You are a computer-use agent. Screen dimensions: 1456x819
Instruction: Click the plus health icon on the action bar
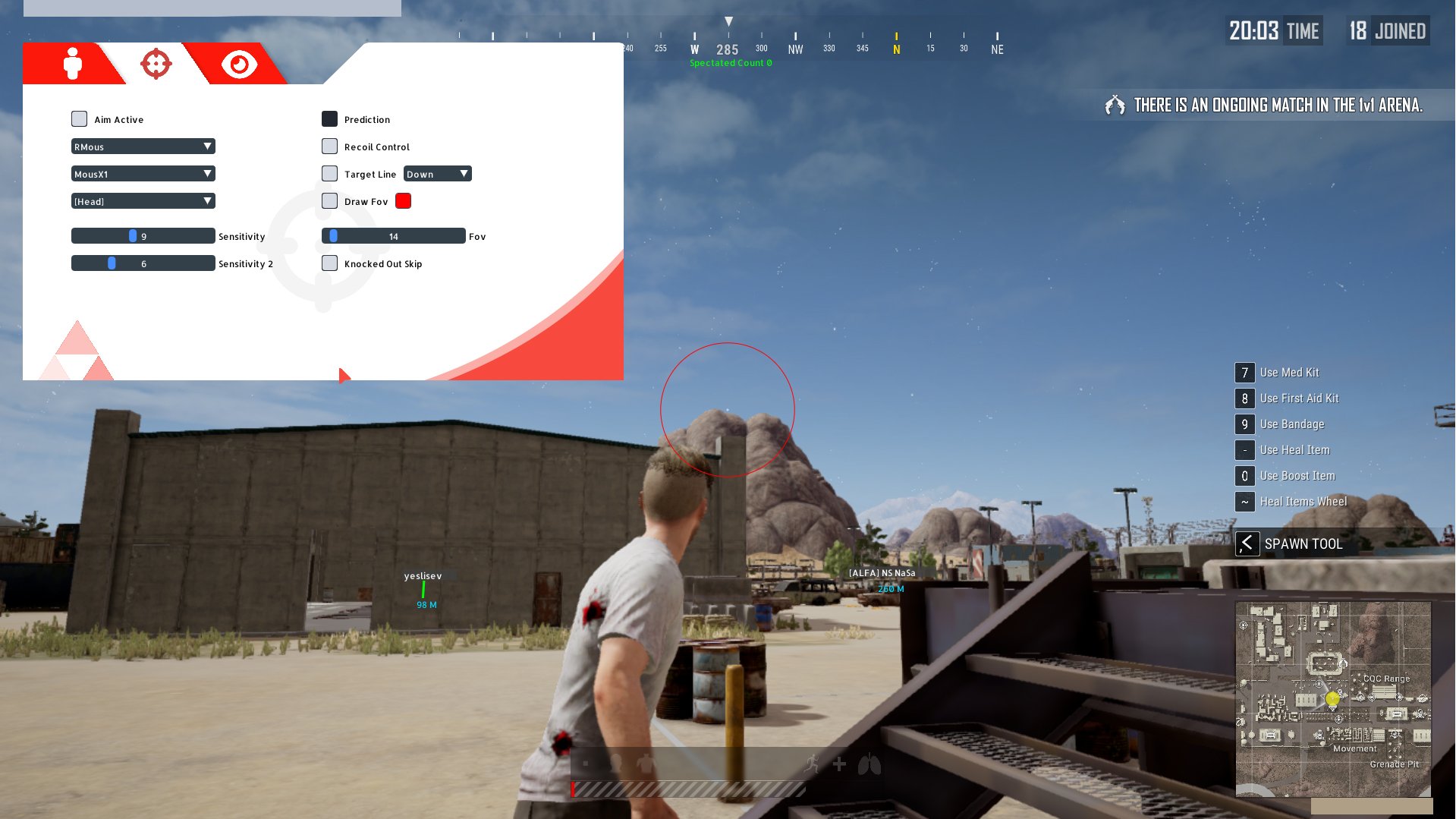pos(839,764)
